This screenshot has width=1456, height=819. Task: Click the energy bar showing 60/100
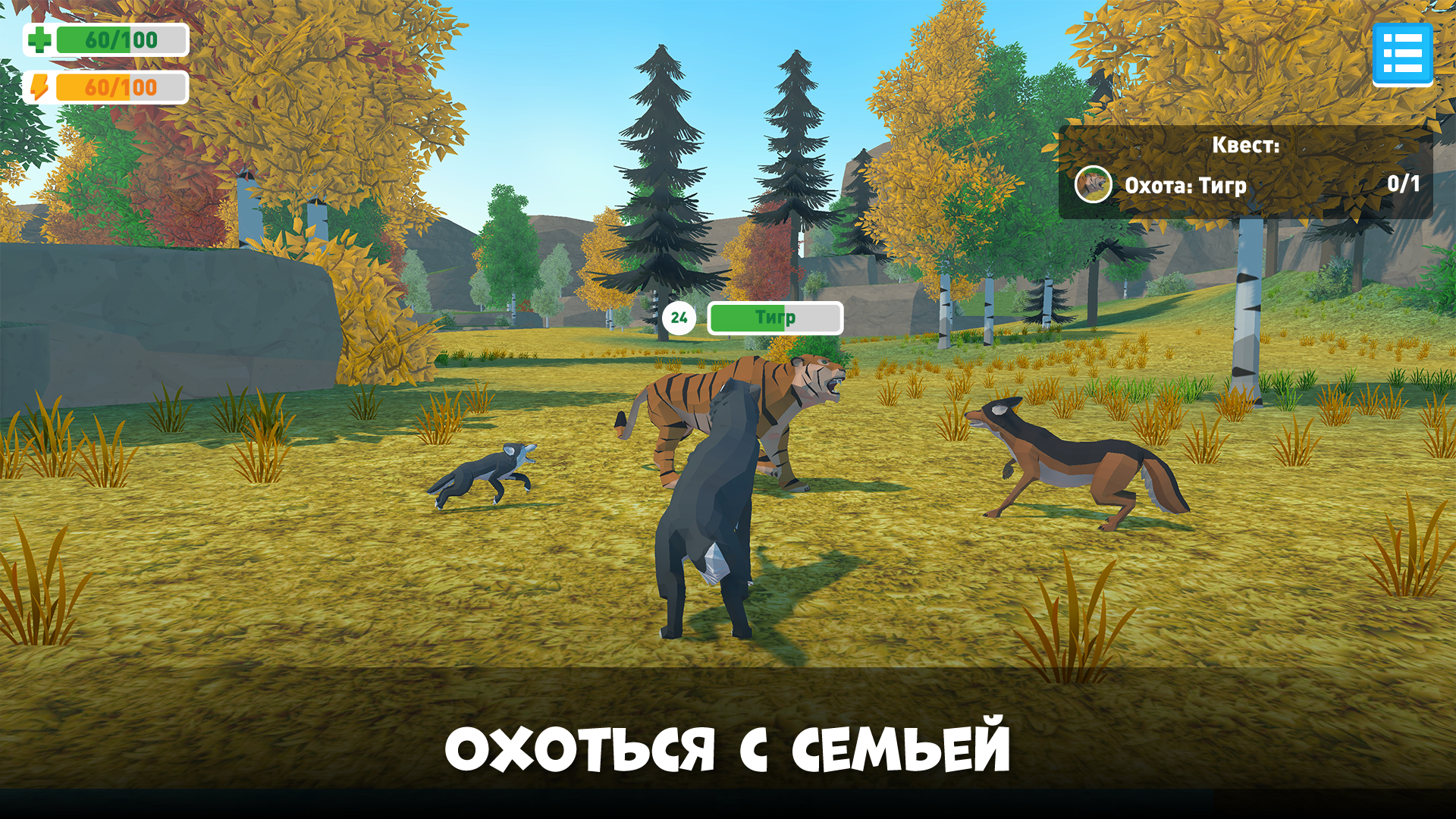[x=121, y=86]
